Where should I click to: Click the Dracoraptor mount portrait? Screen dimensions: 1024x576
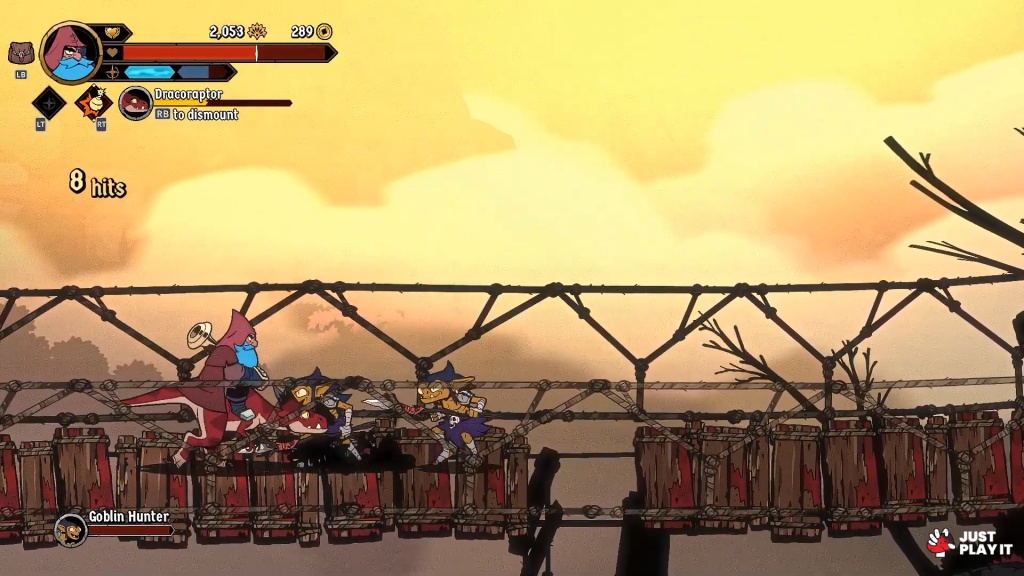(135, 103)
